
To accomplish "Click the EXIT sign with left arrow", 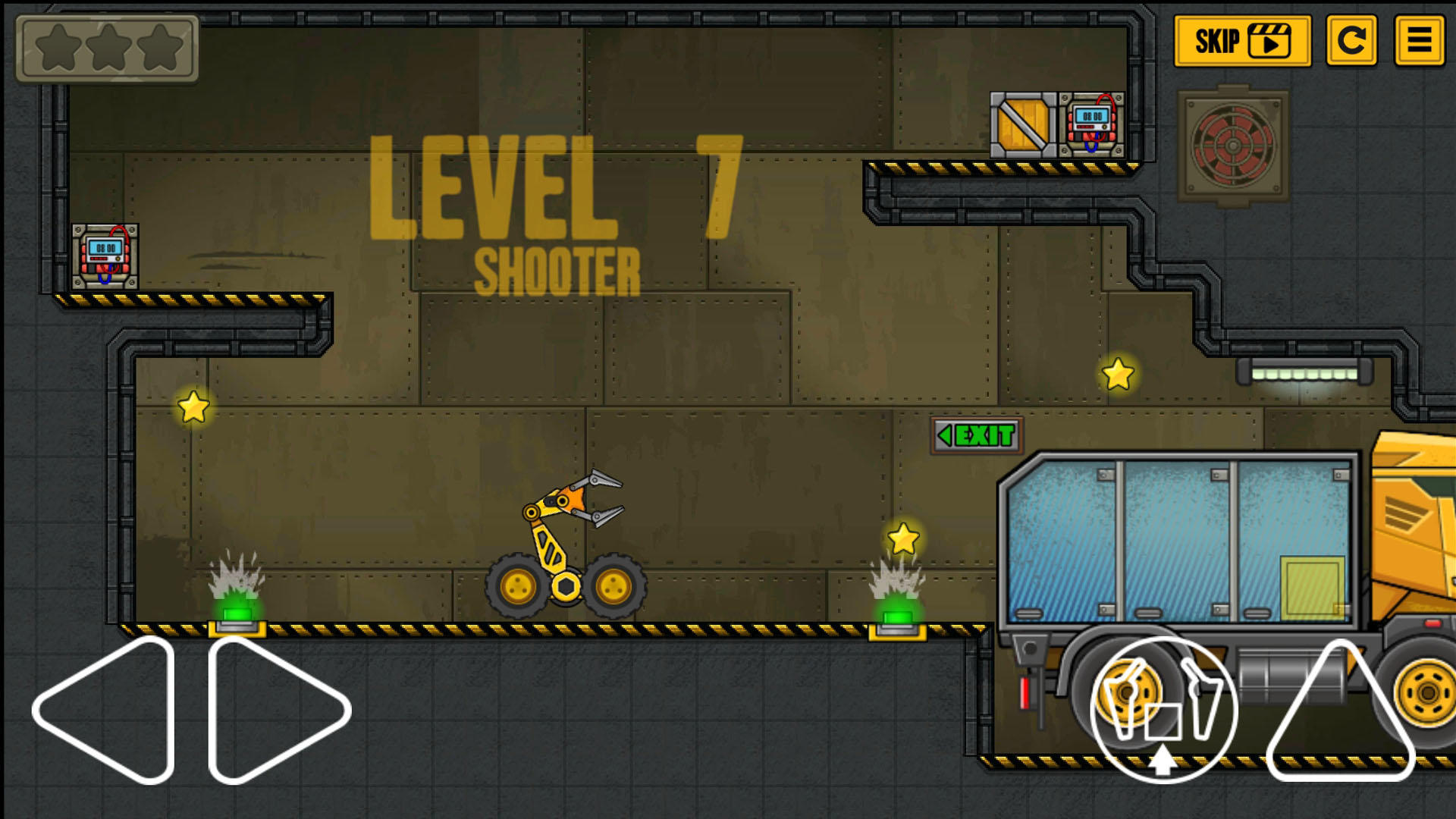I will [x=976, y=435].
